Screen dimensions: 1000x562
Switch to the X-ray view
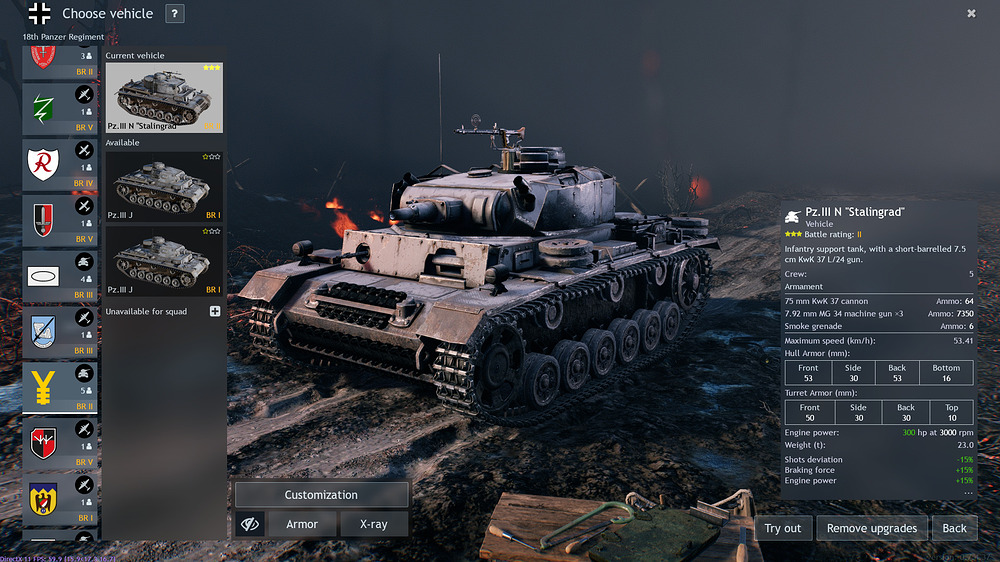pos(373,524)
